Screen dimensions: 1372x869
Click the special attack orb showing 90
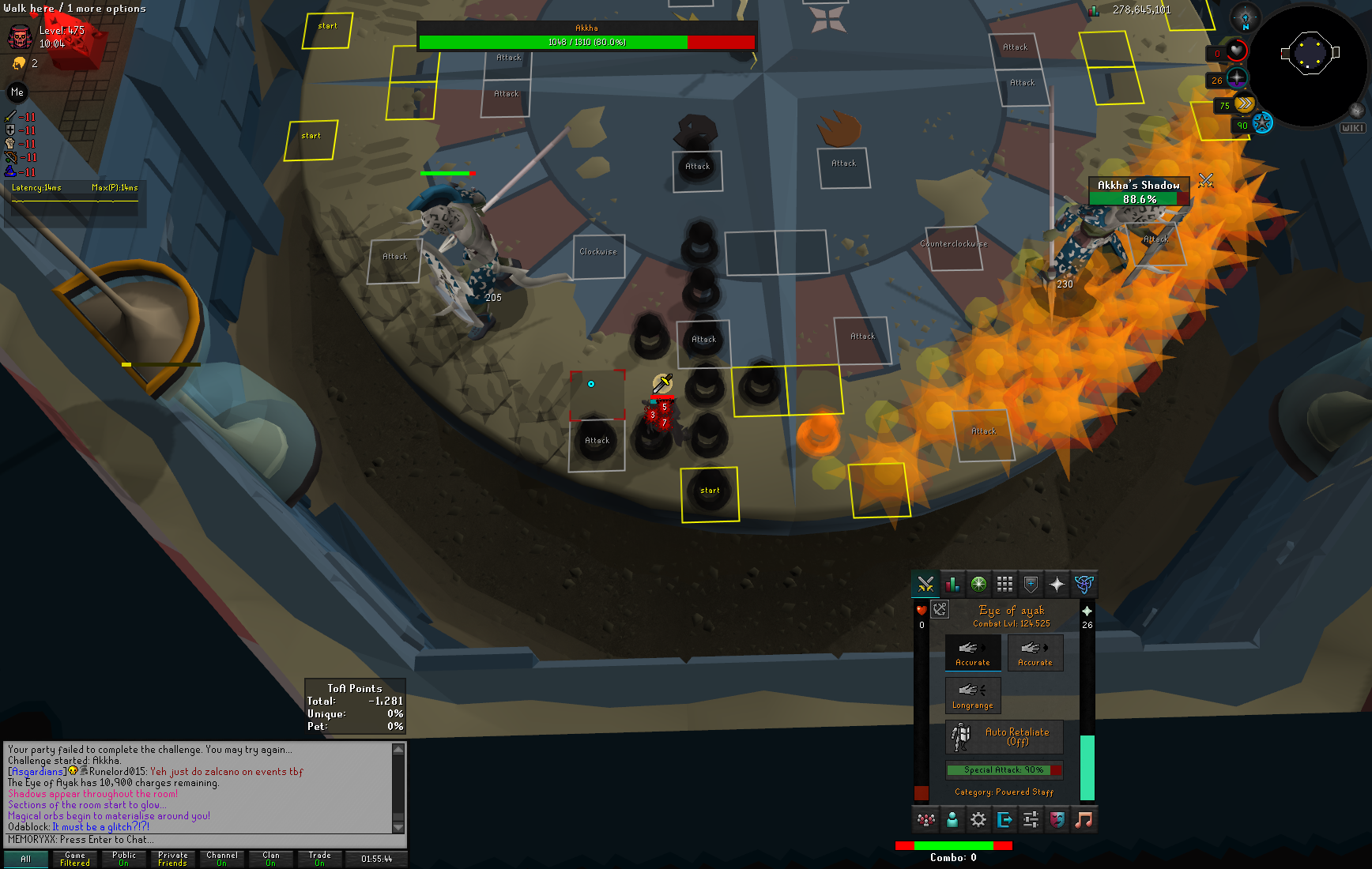[1262, 123]
